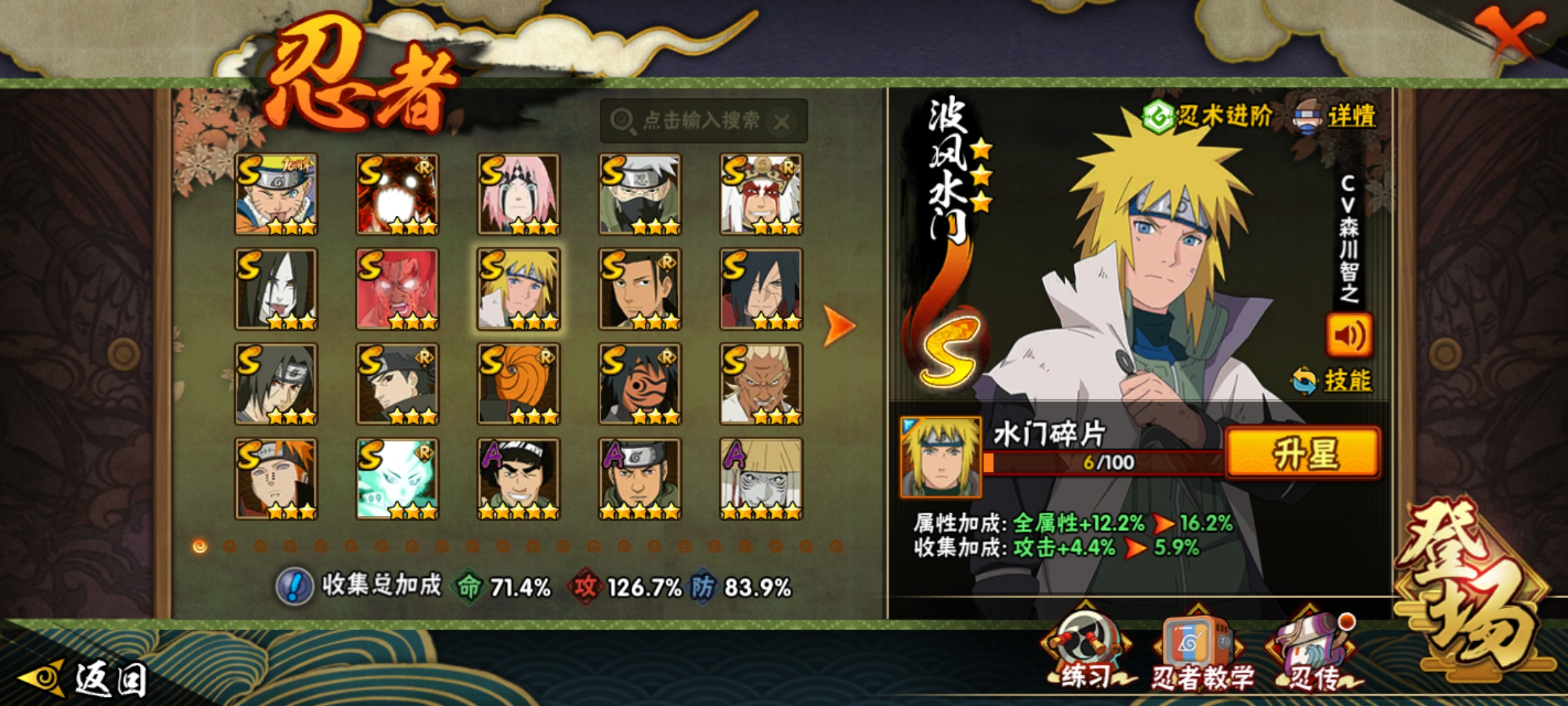This screenshot has width=1568, height=706.
Task: Tap the 升星 star upgrade button
Action: pyautogui.click(x=1303, y=454)
